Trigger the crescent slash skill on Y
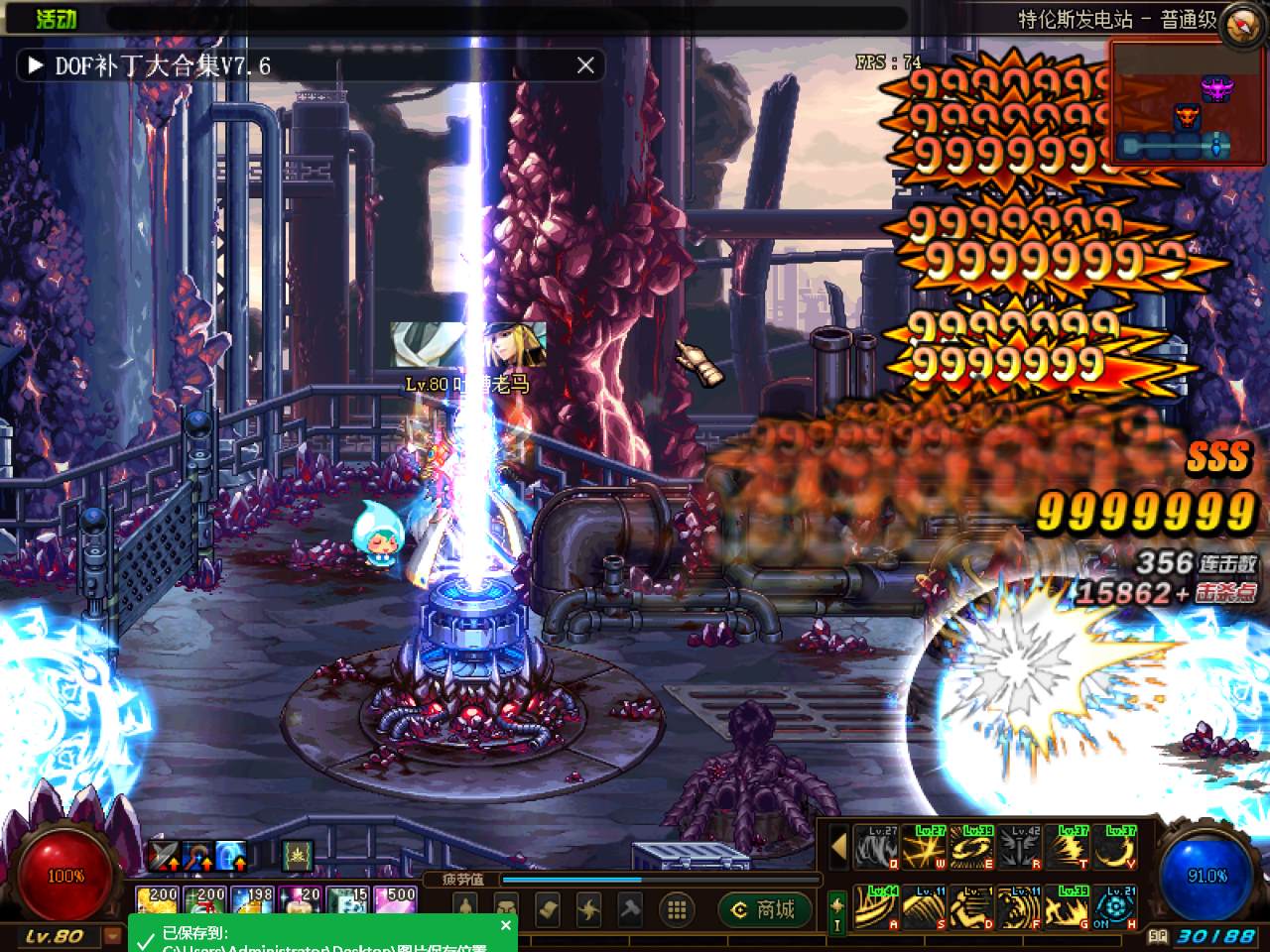Screen dimensions: 1270x952 [x=1117, y=848]
